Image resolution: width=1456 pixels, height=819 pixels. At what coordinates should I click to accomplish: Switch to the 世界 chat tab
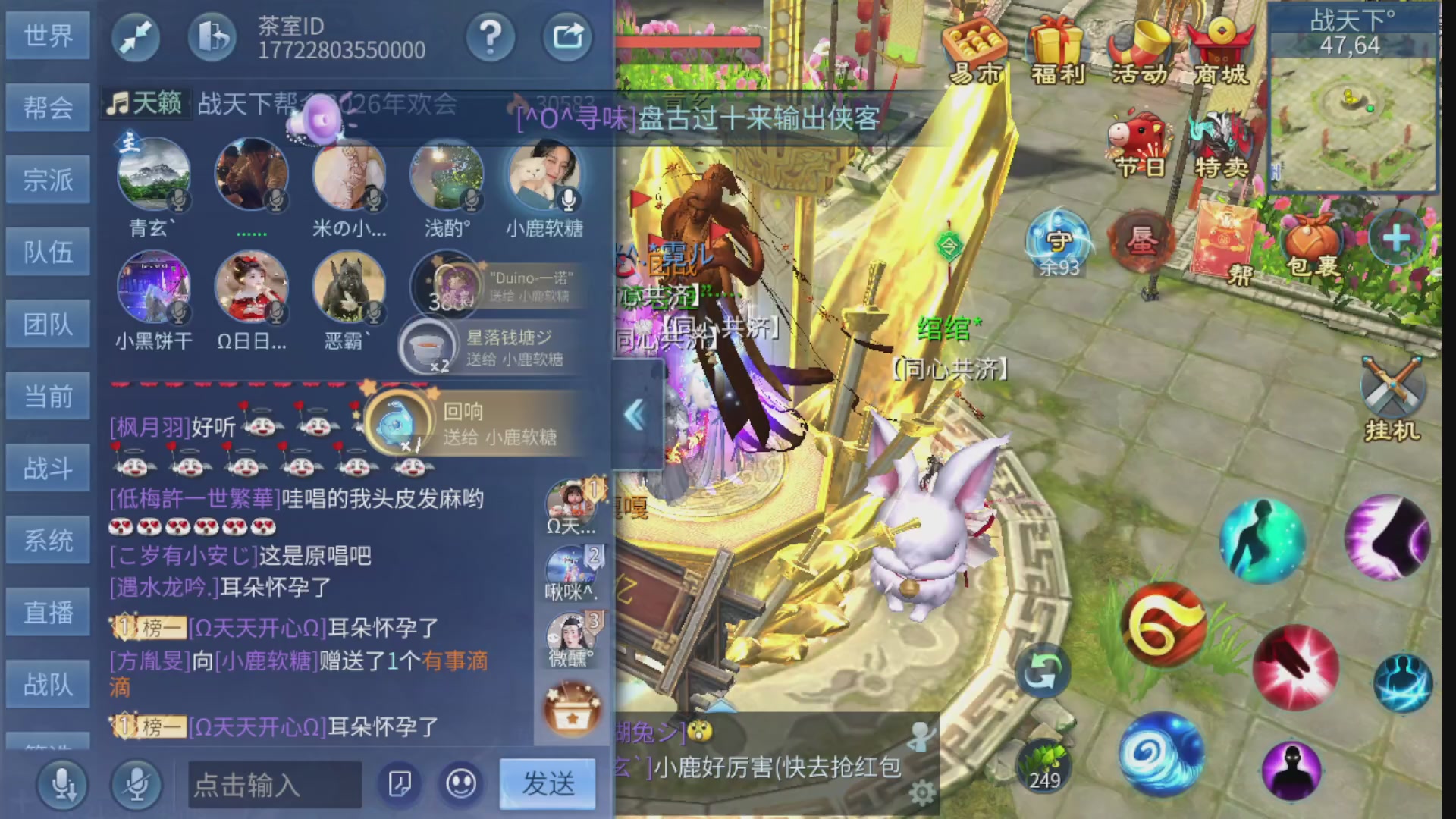tap(48, 34)
